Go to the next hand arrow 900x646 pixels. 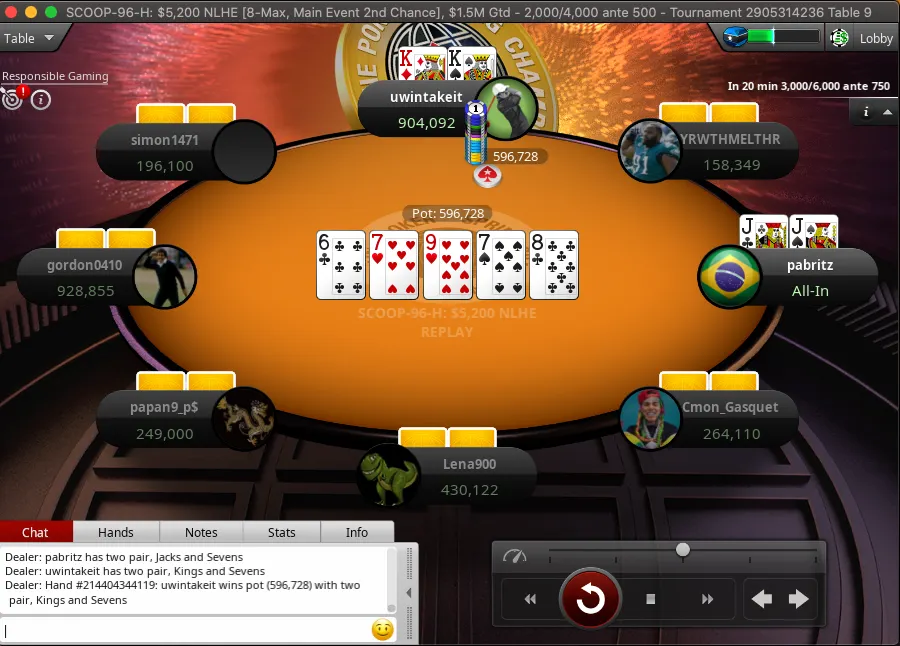point(798,599)
